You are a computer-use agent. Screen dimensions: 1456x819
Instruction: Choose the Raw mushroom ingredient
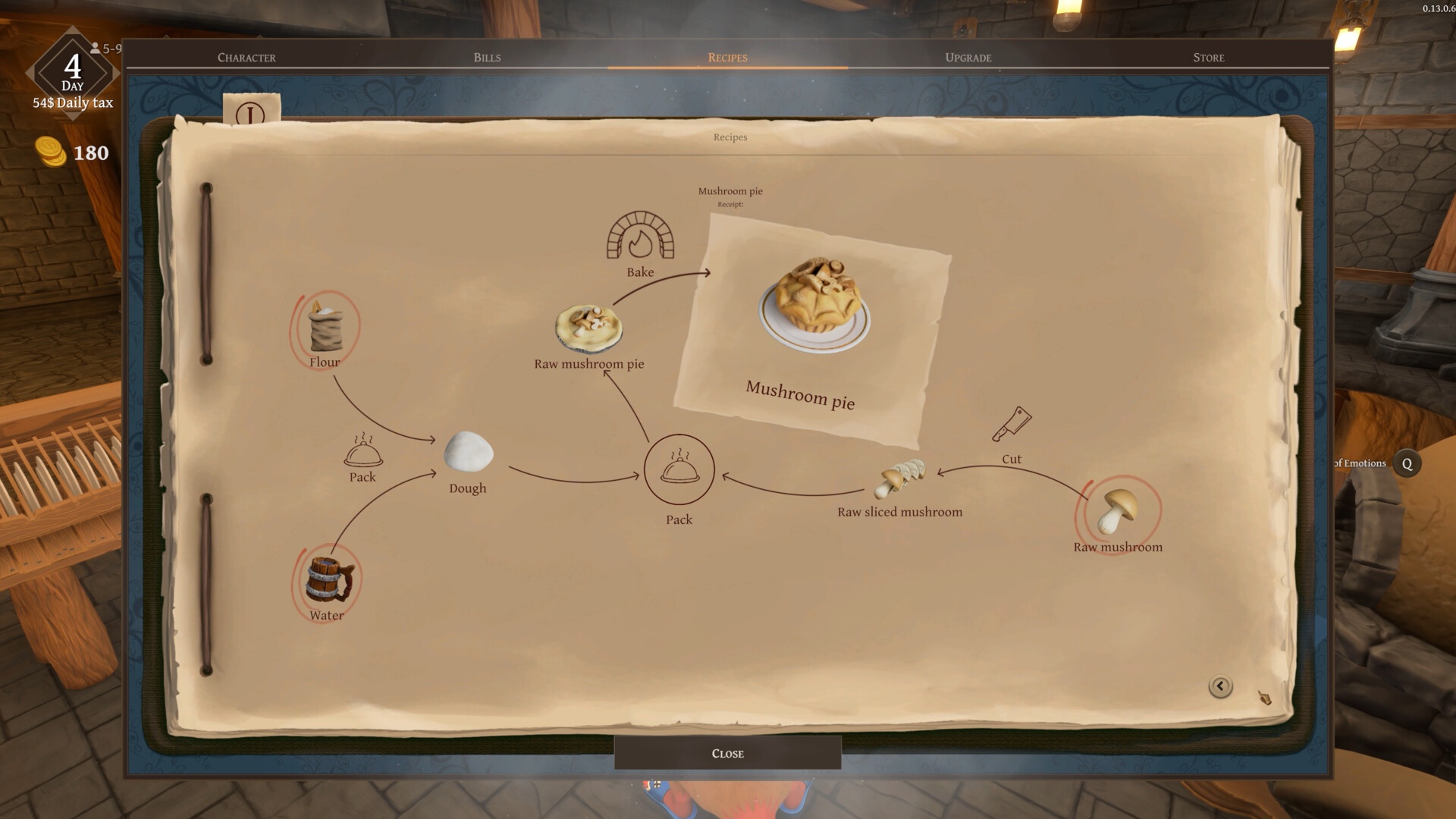pyautogui.click(x=1119, y=511)
